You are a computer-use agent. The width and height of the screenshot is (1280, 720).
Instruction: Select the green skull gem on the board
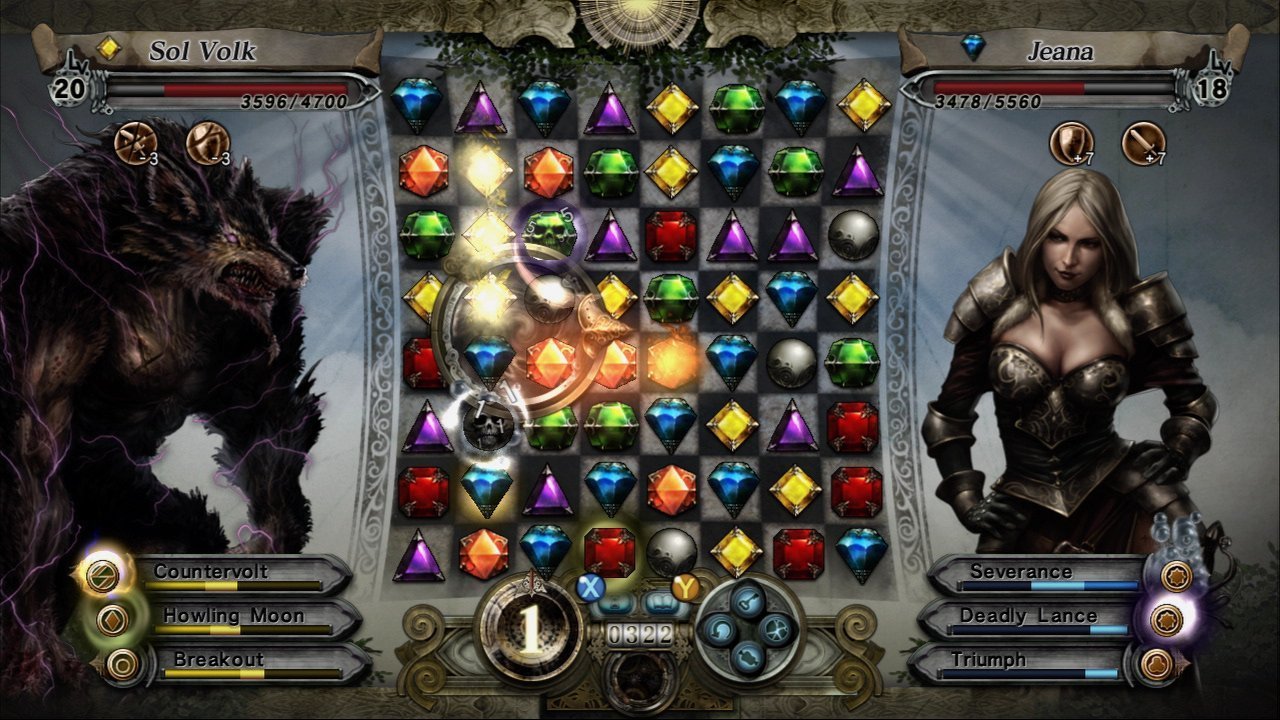pos(549,232)
